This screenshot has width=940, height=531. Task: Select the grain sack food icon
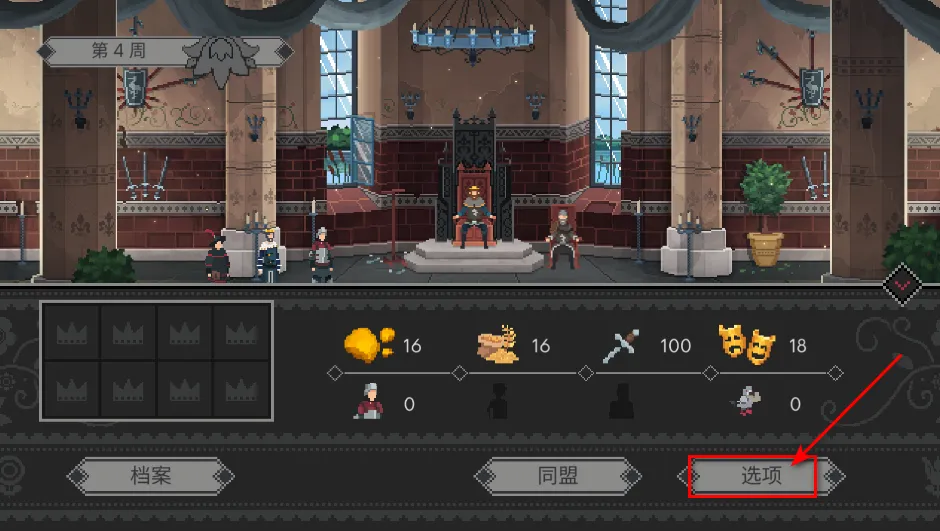tap(499, 346)
